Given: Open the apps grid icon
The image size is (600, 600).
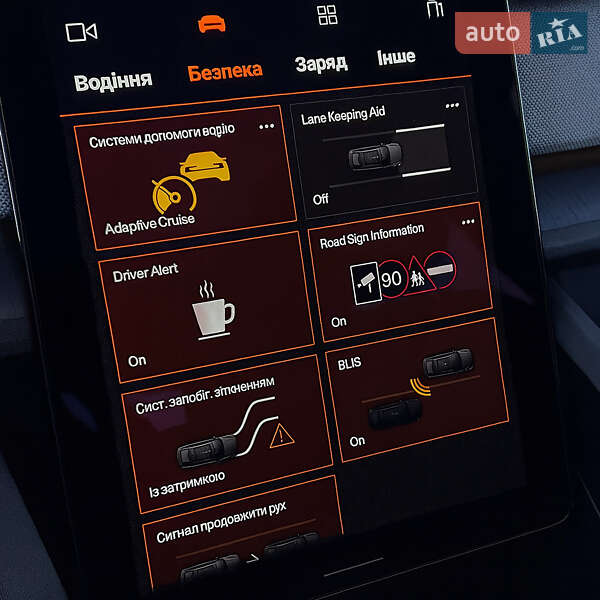Looking at the screenshot, I should 327,14.
